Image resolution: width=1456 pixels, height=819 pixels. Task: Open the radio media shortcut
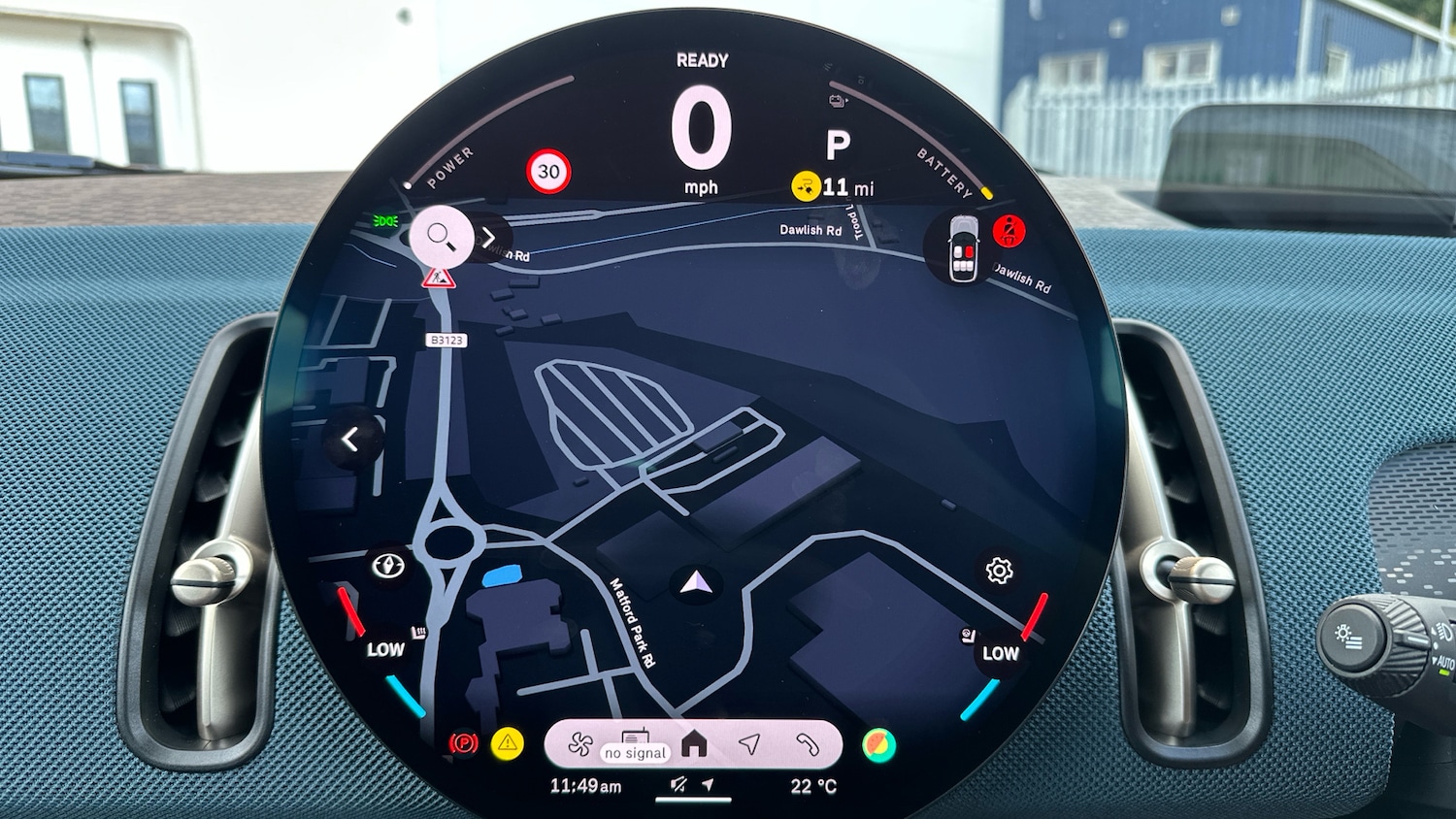pyautogui.click(x=635, y=744)
